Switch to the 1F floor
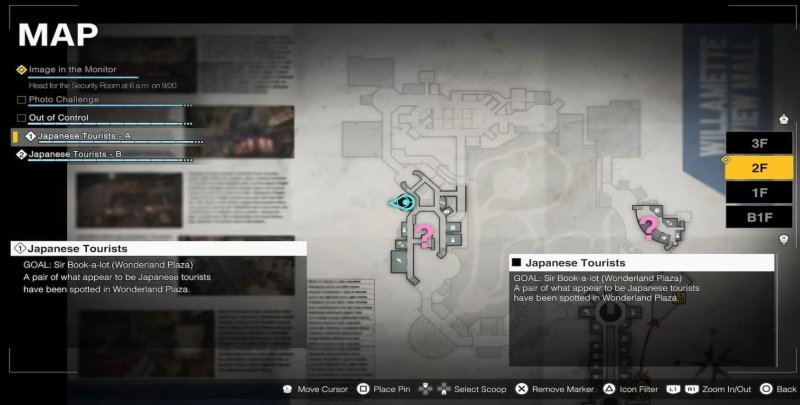Screen dimensions: 800x405 [x=758, y=191]
